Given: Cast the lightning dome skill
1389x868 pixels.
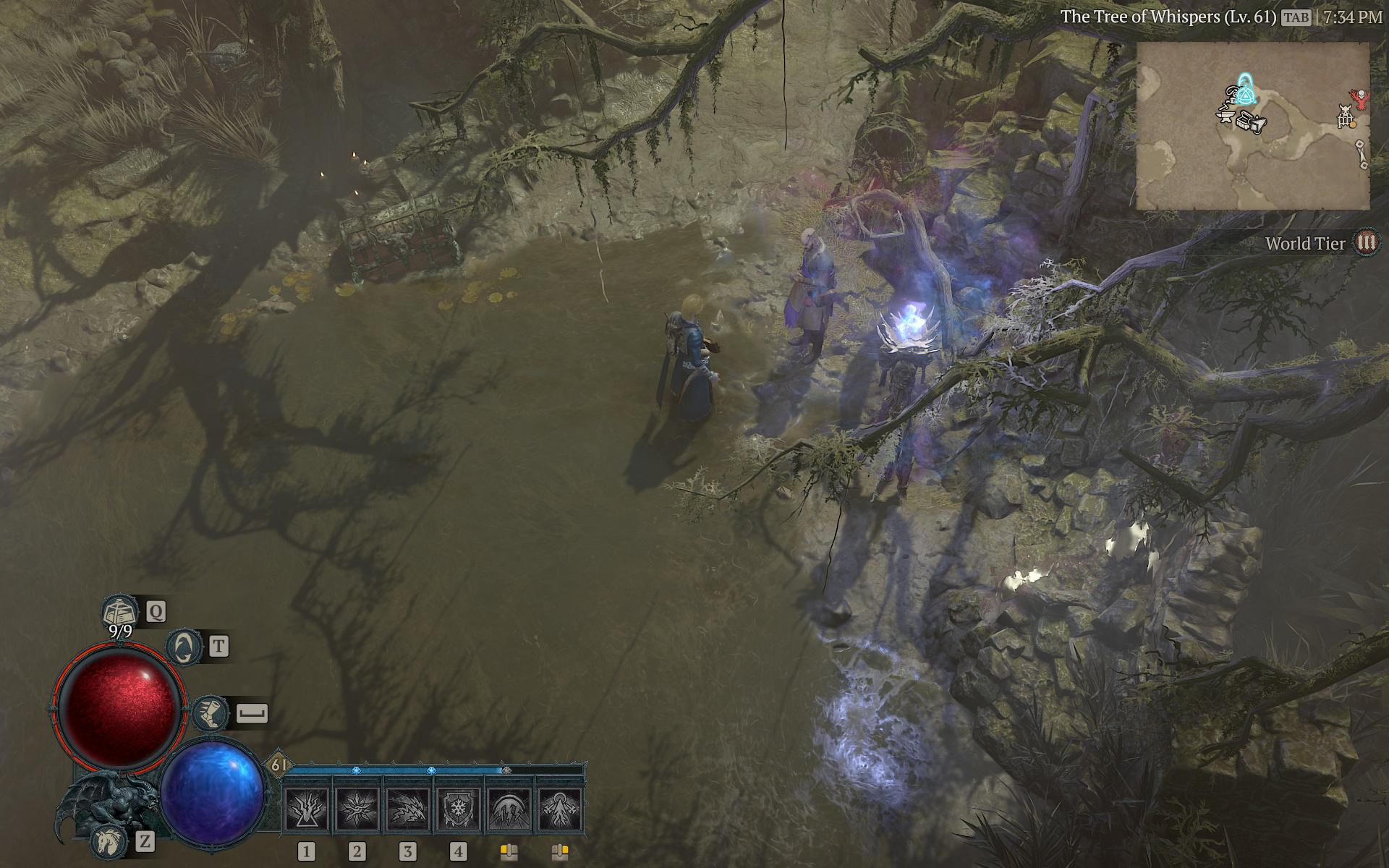Looking at the screenshot, I should (509, 809).
